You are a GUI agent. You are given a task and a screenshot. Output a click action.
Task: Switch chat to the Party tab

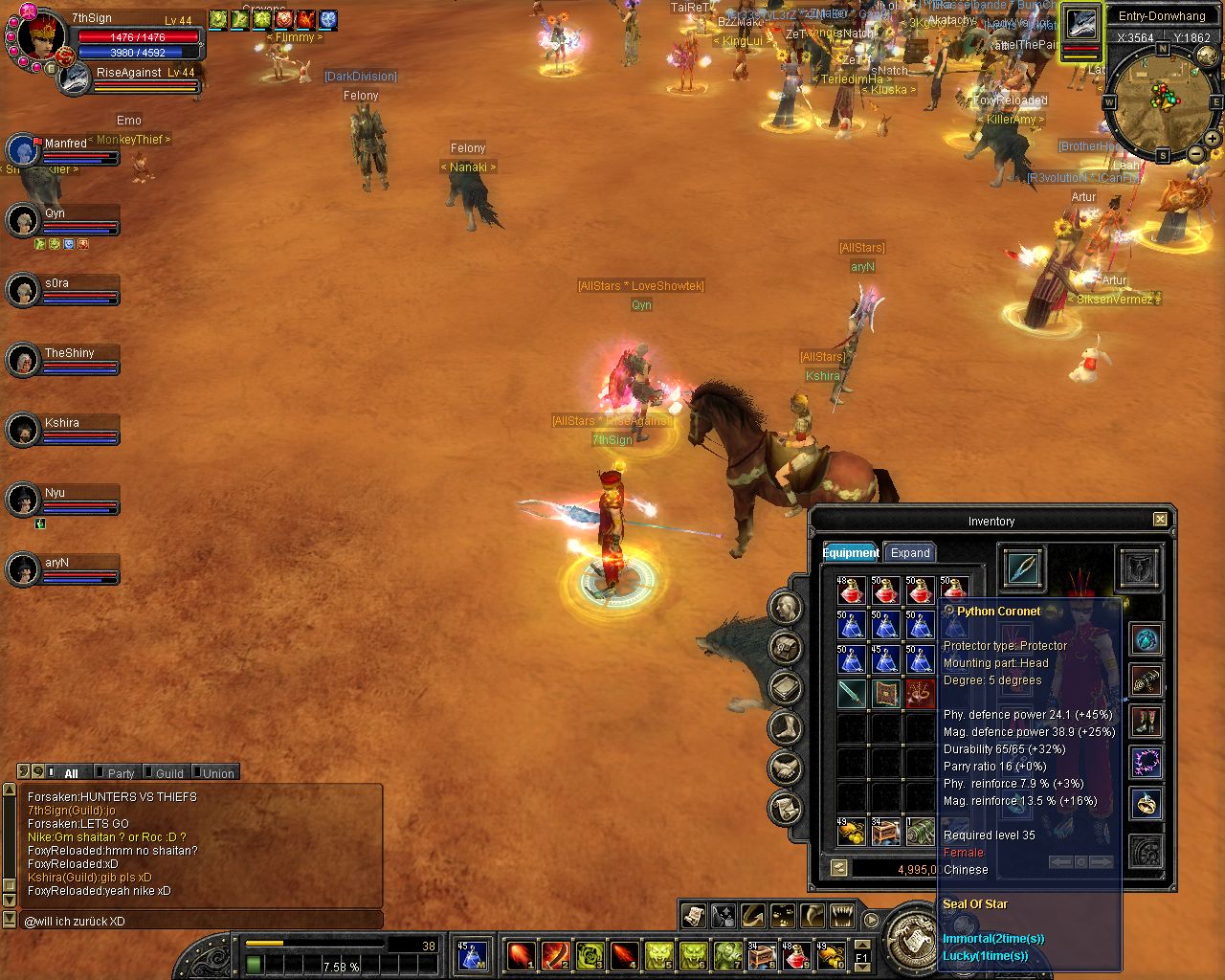121,773
